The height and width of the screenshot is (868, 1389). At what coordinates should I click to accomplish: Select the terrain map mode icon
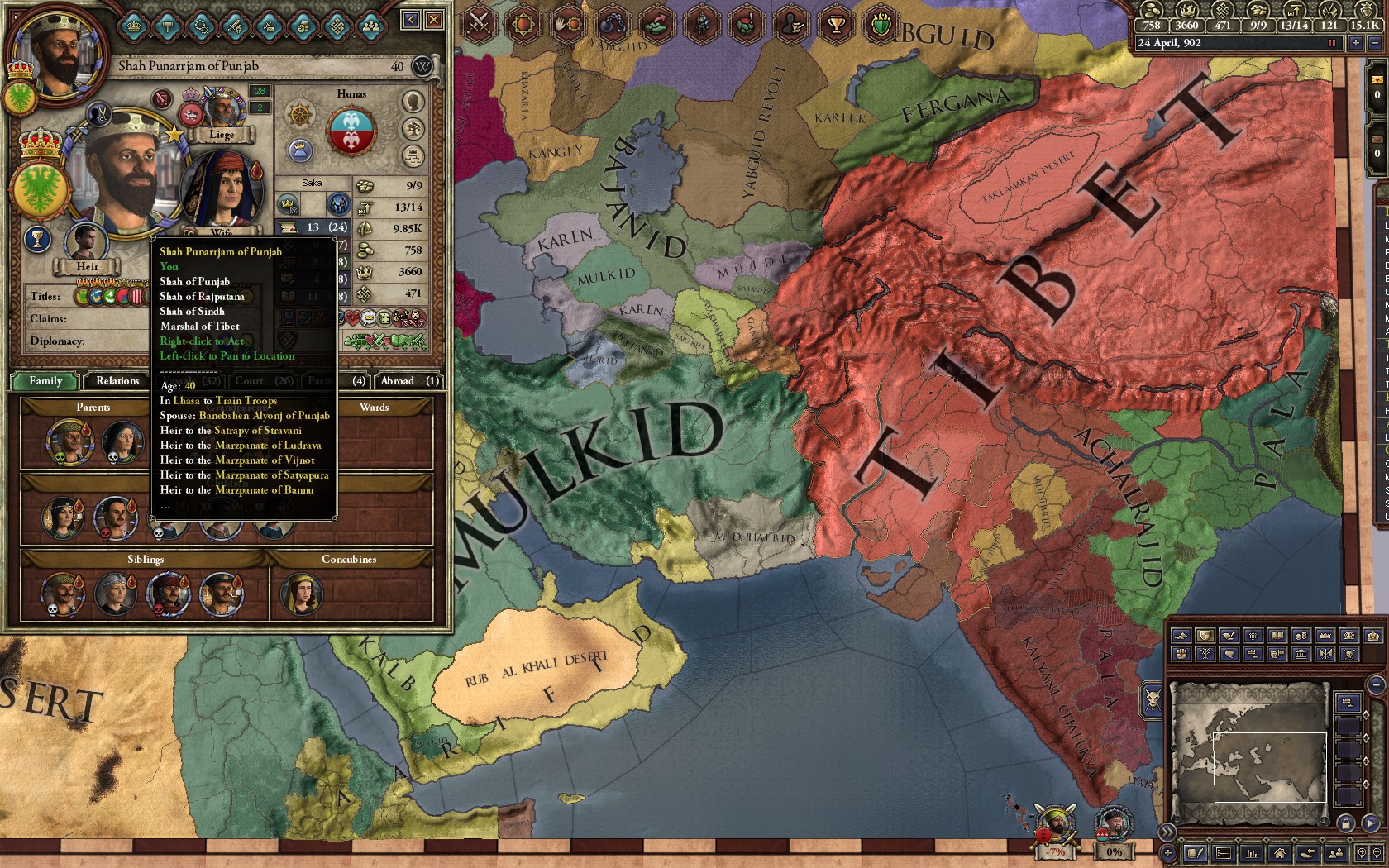(x=1181, y=636)
